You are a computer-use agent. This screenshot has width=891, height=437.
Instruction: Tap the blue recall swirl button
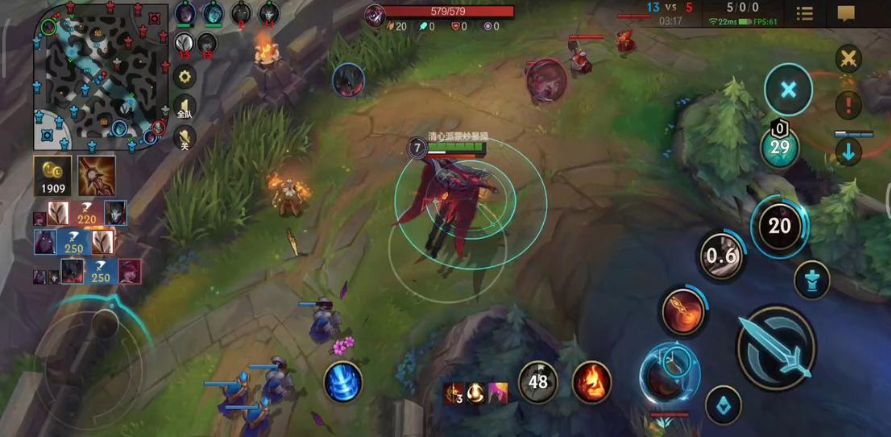tap(343, 383)
